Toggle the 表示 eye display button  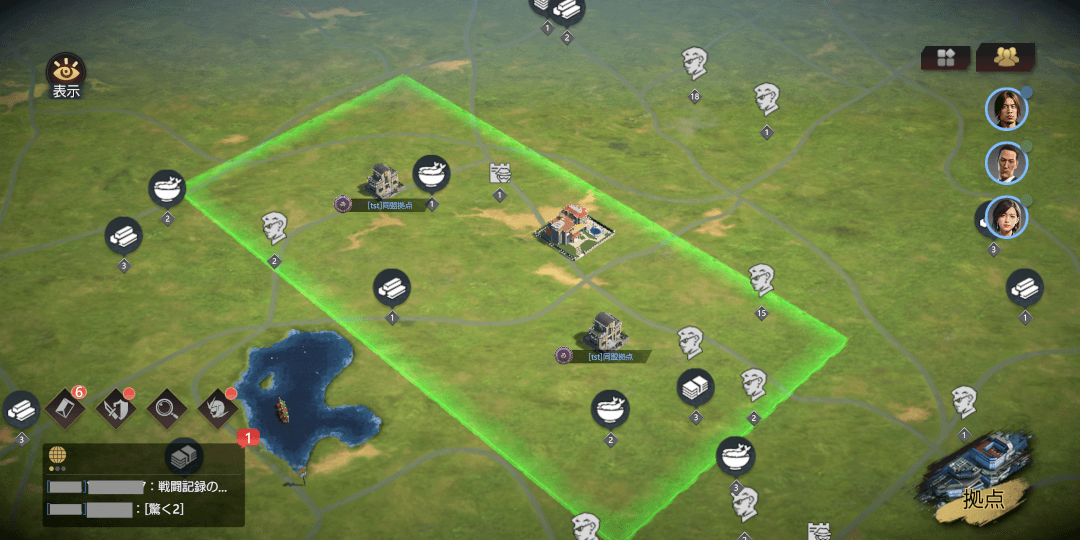[x=66, y=73]
